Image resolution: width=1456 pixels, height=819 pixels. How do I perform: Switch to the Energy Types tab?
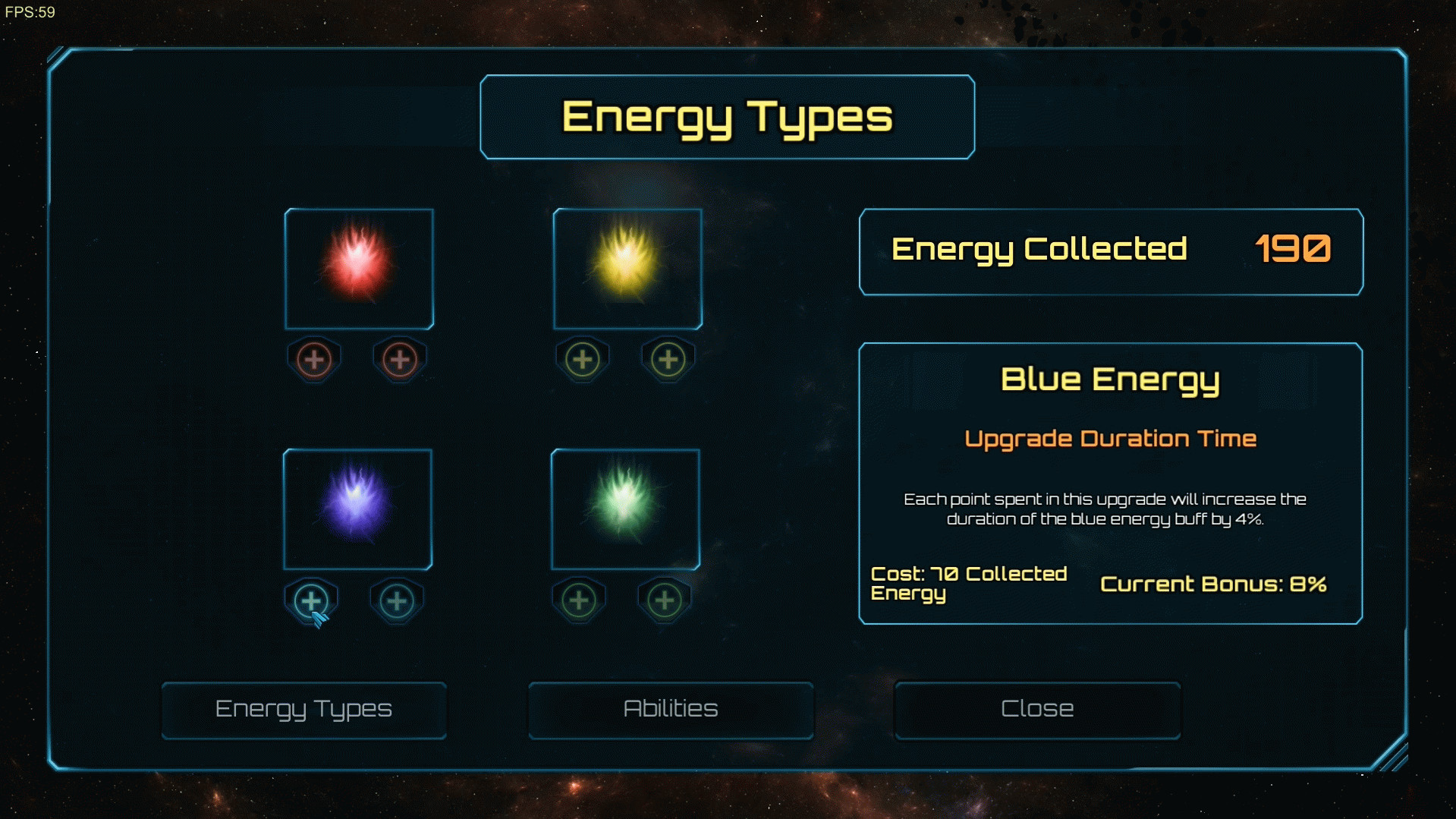click(x=303, y=709)
